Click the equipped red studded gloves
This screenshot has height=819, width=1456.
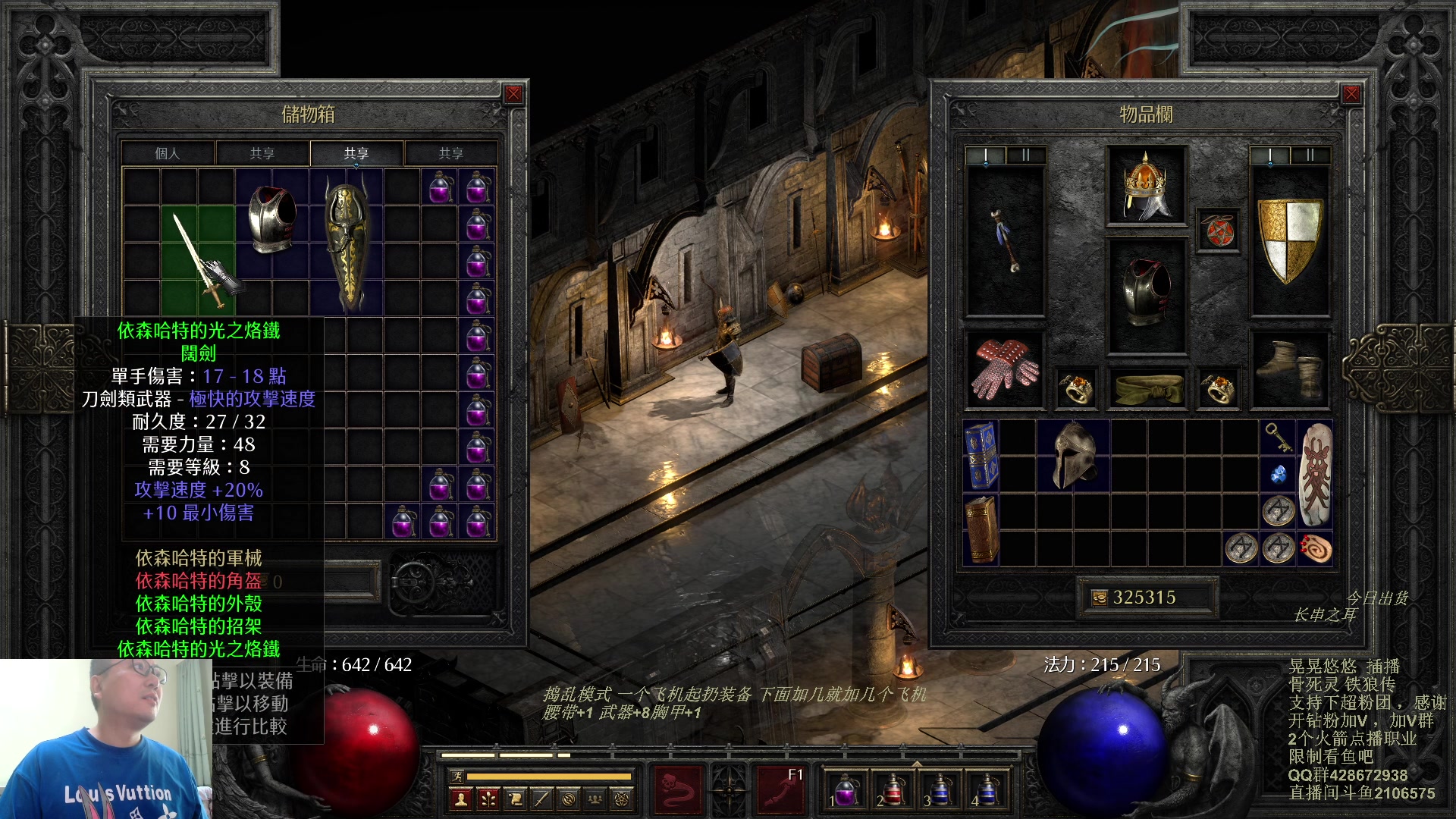(1004, 369)
